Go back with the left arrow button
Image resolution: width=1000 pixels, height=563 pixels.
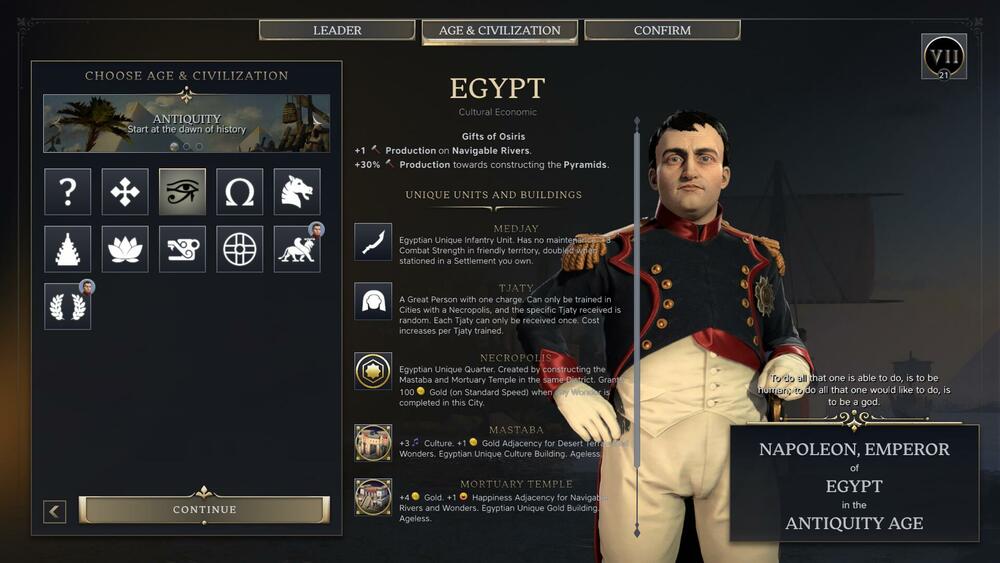pyautogui.click(x=55, y=511)
